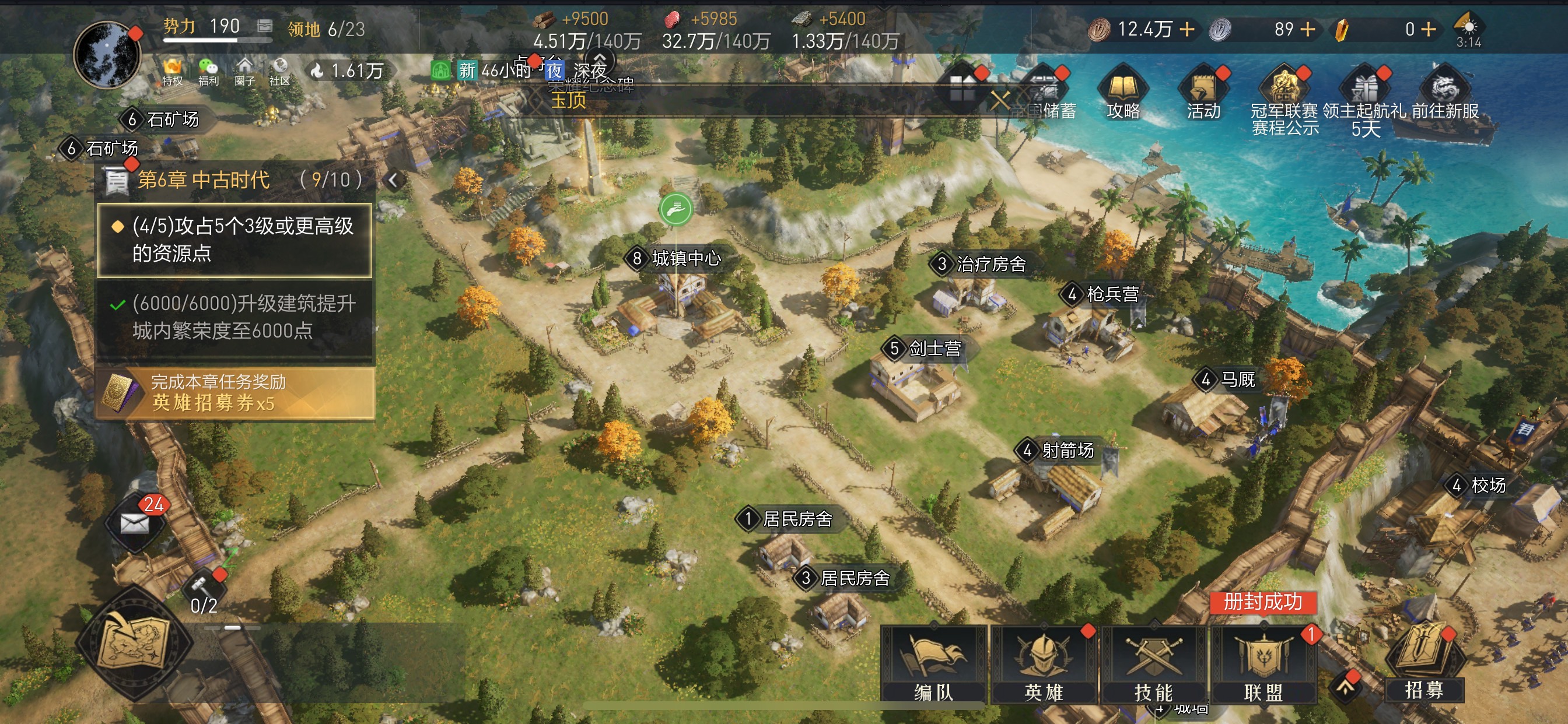Open the 福利 (welfare) icon
The image size is (1568, 724).
point(208,72)
